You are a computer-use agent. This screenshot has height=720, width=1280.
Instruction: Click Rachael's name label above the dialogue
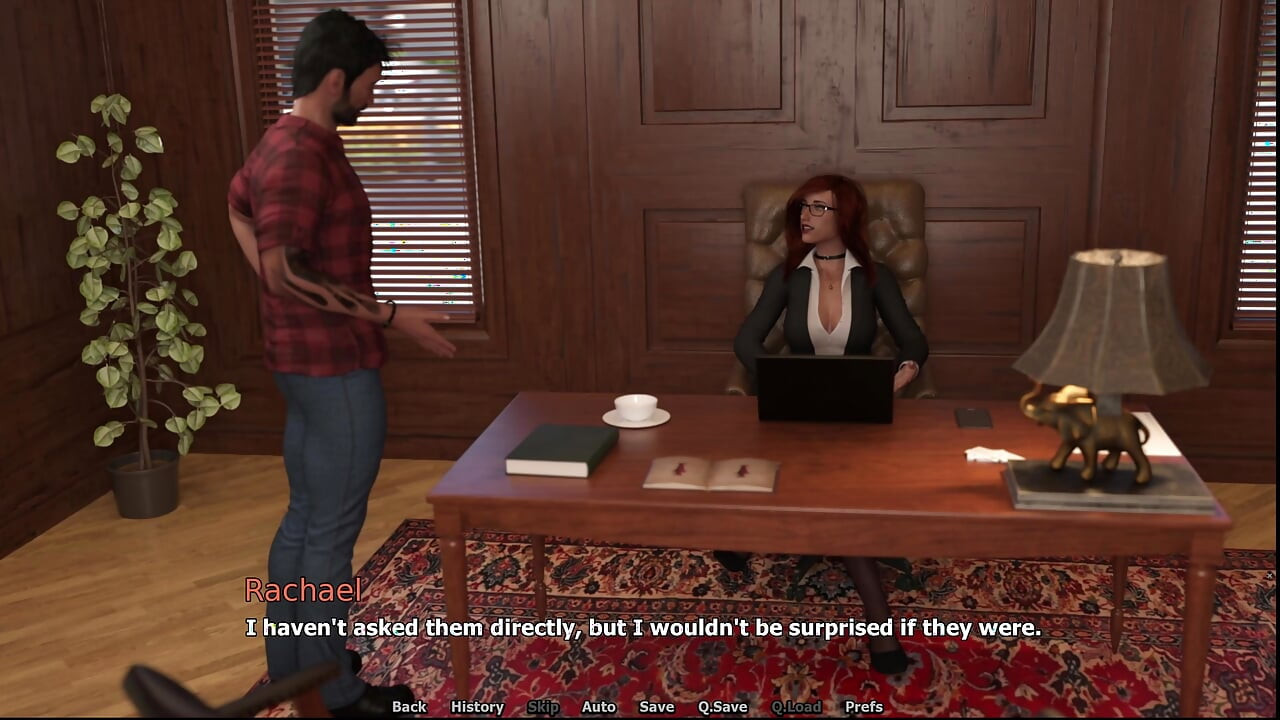click(x=304, y=592)
